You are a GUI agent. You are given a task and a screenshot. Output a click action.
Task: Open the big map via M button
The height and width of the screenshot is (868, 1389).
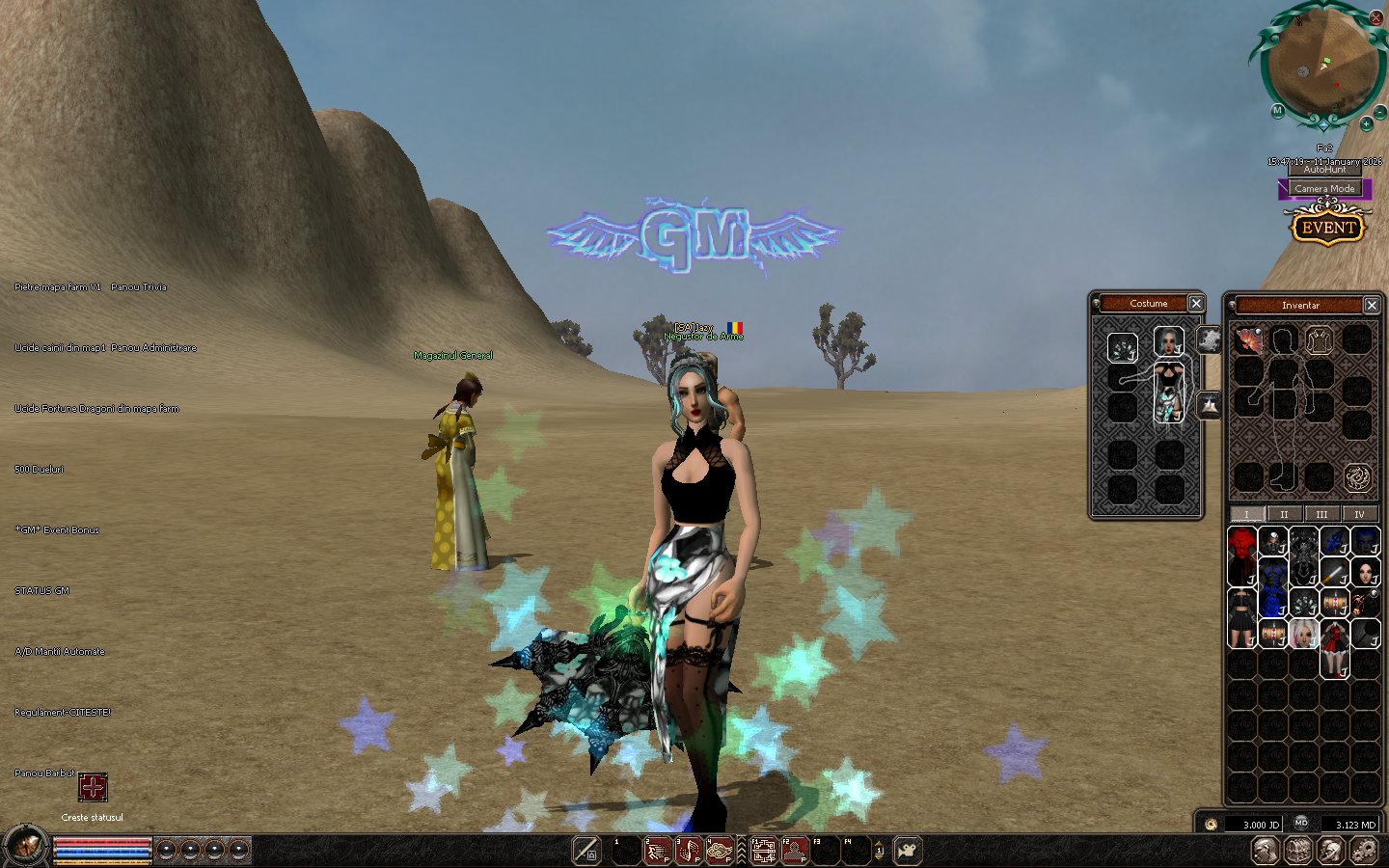[x=1277, y=111]
